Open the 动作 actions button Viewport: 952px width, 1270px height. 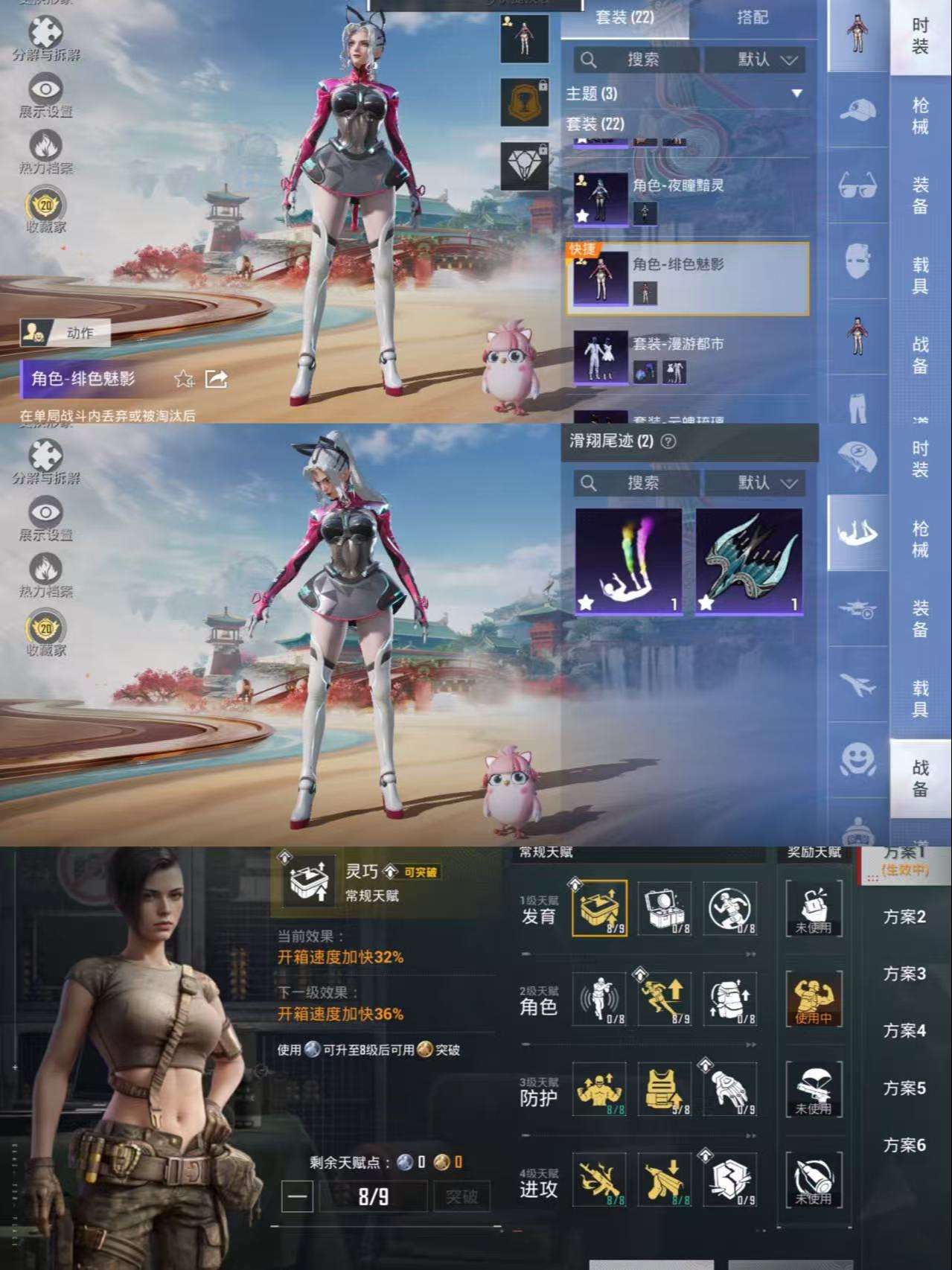coord(66,333)
